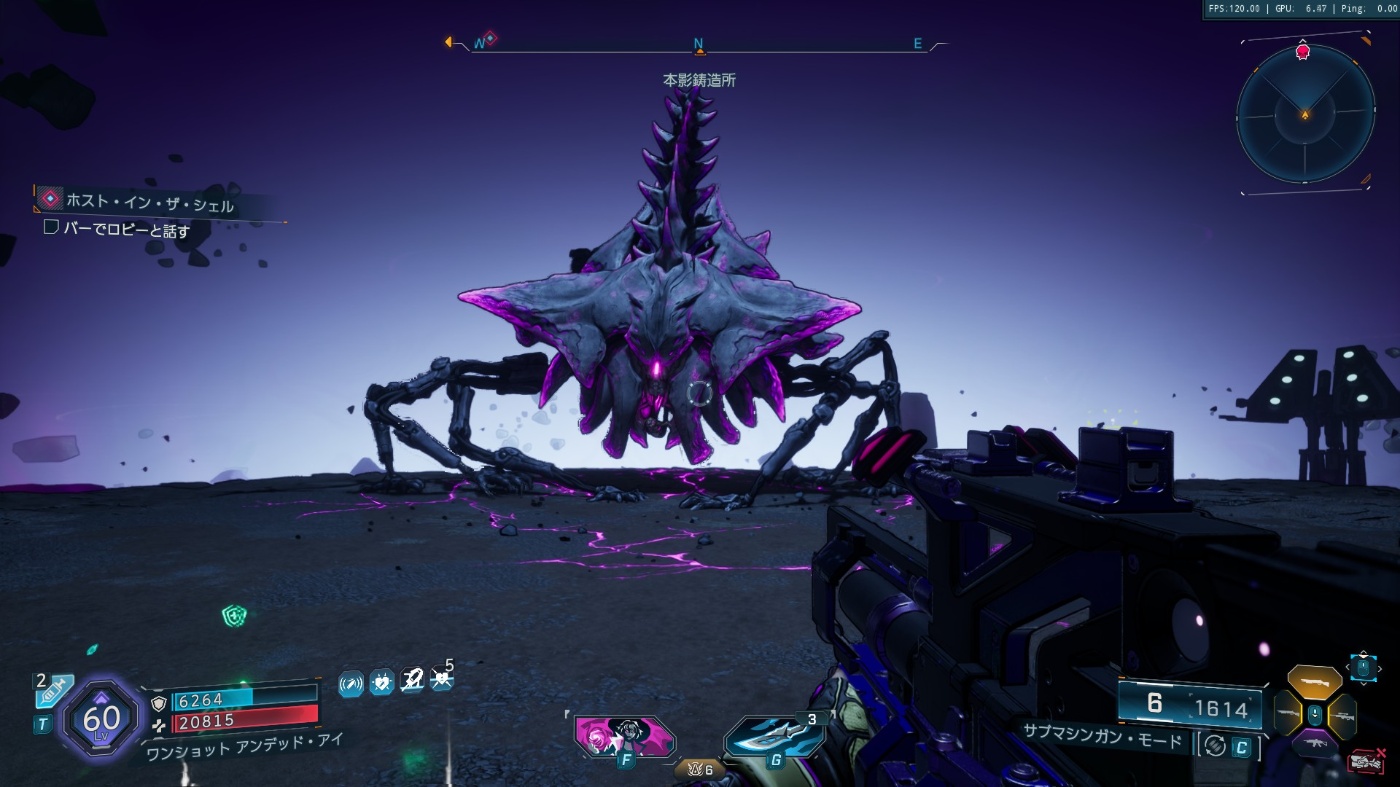Image resolution: width=1400 pixels, height=787 pixels.
Task: Select the ホスト・イン・ザ・シェル quest tracker
Action: 150,205
